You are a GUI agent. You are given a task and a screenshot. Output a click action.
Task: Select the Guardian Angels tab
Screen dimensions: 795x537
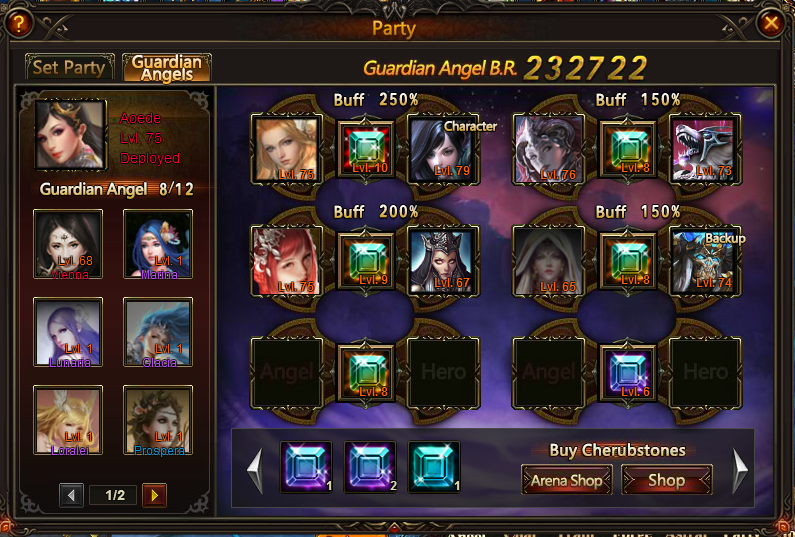click(x=166, y=68)
